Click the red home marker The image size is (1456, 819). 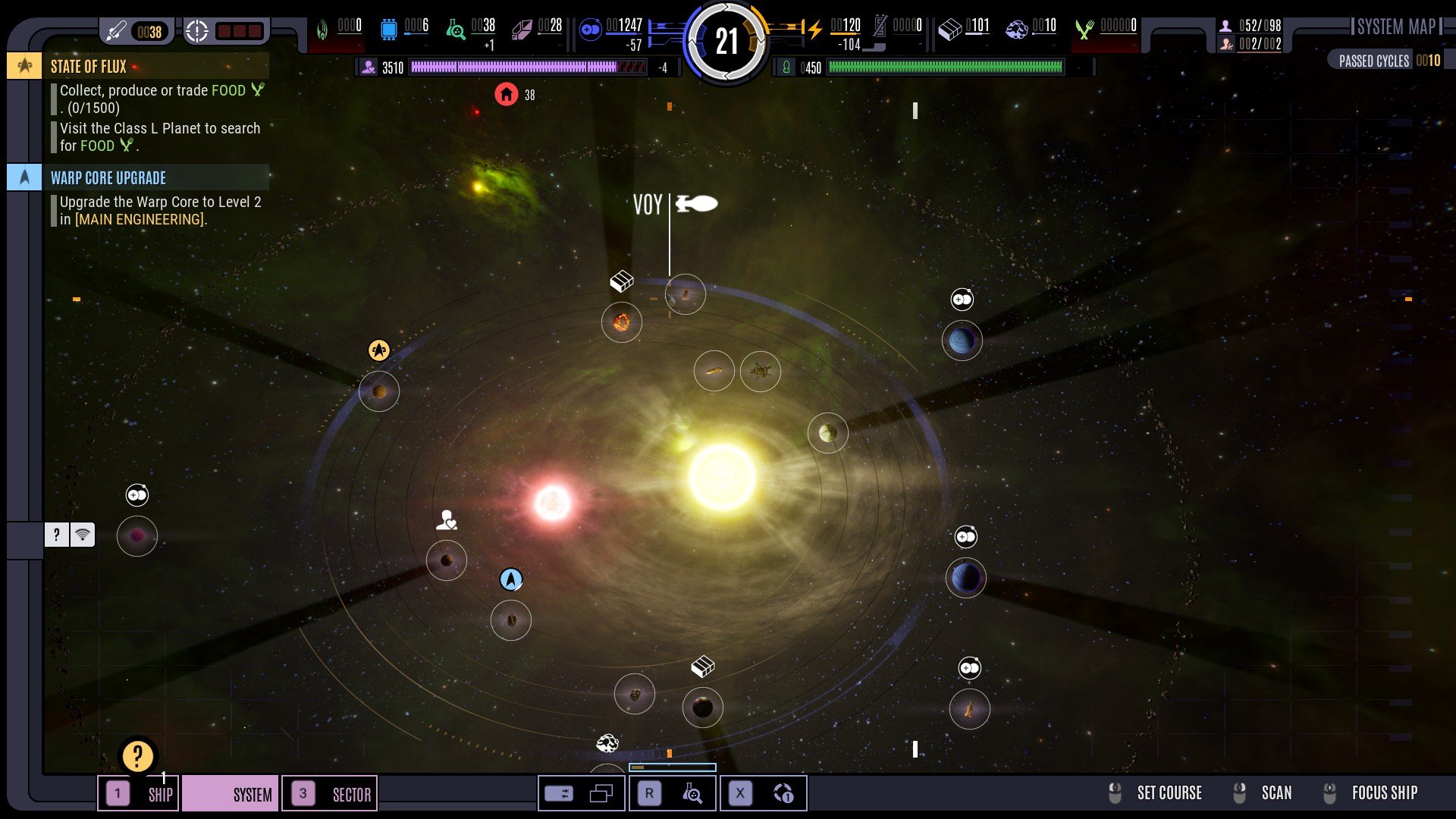tap(507, 95)
